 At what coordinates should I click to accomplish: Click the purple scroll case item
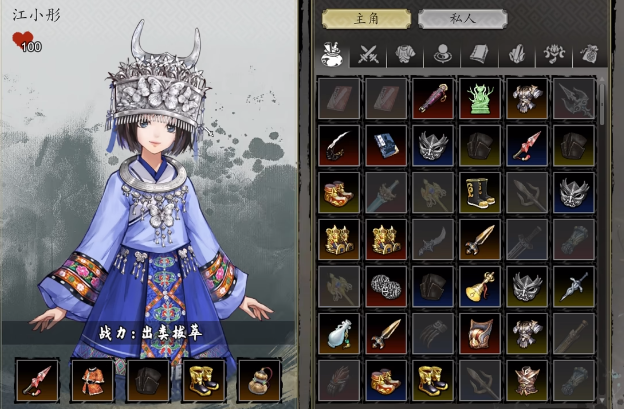tap(432, 98)
